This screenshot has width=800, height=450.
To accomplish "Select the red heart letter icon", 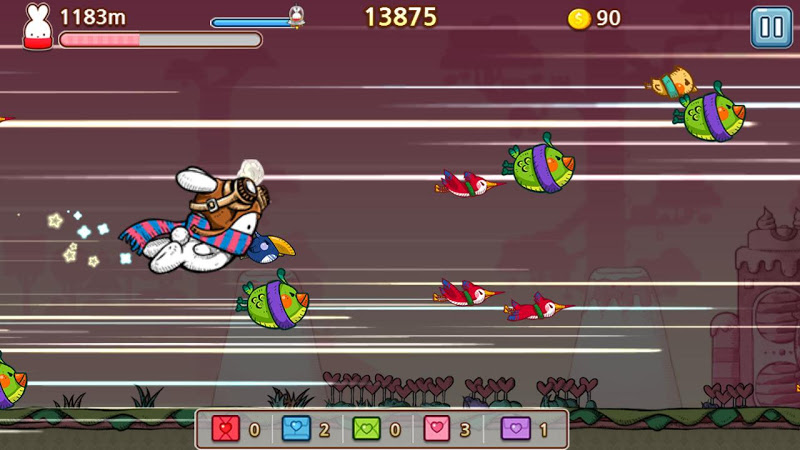I will tap(226, 430).
